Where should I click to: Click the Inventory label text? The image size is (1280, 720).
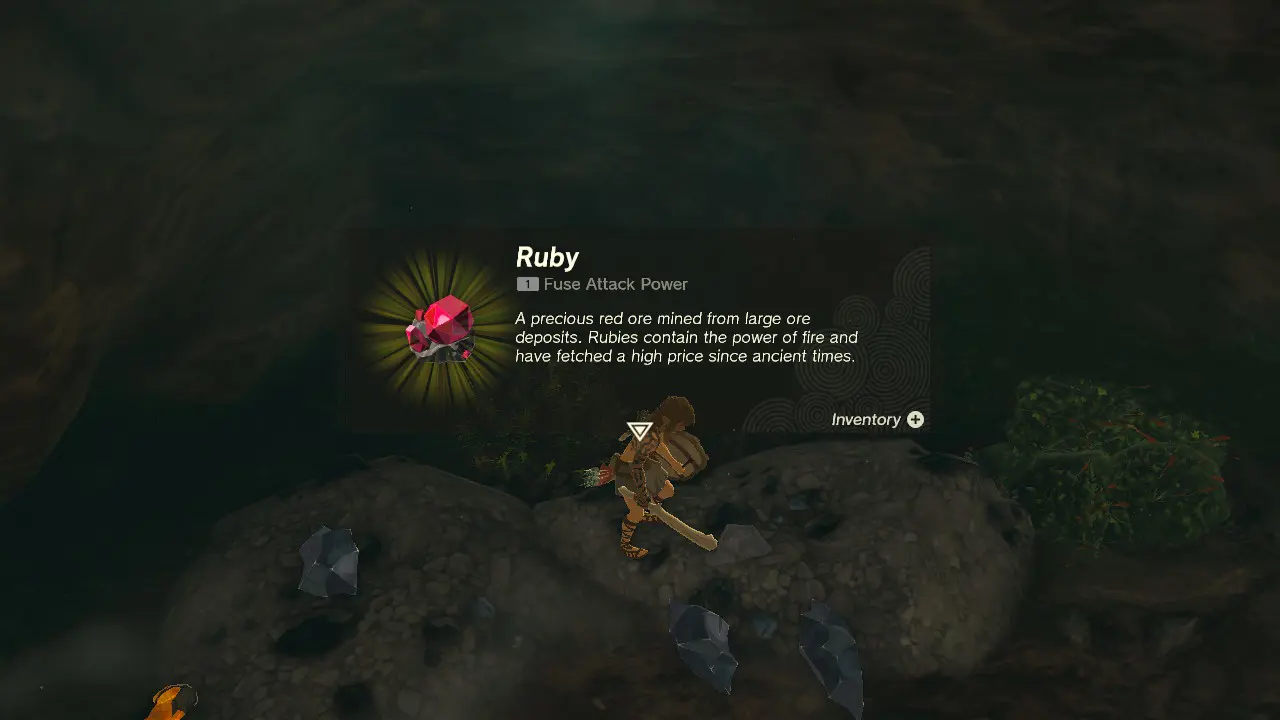866,420
